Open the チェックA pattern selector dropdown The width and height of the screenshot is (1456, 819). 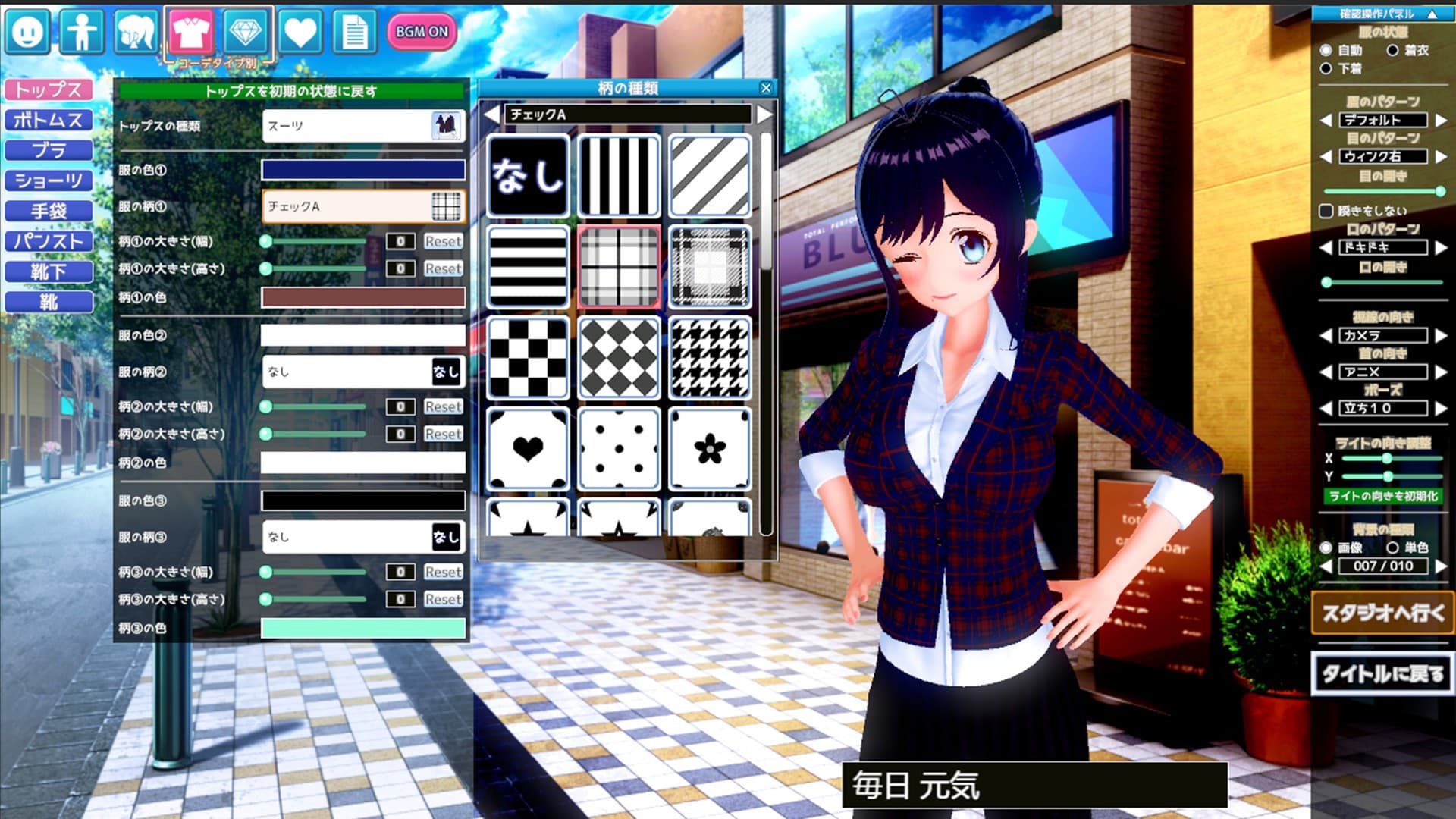coord(364,206)
